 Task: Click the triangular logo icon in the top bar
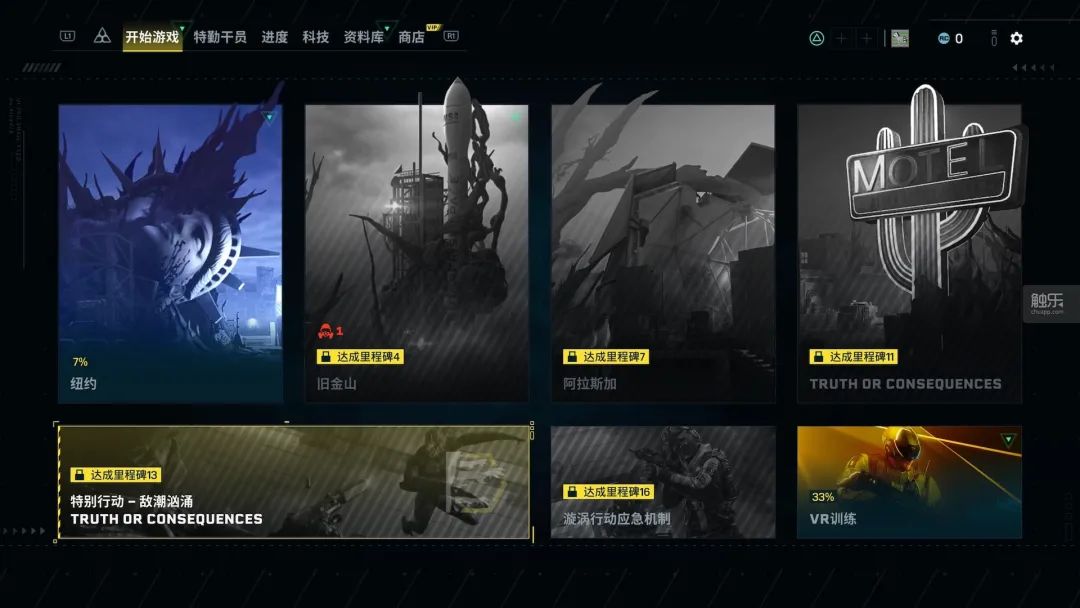coord(102,36)
